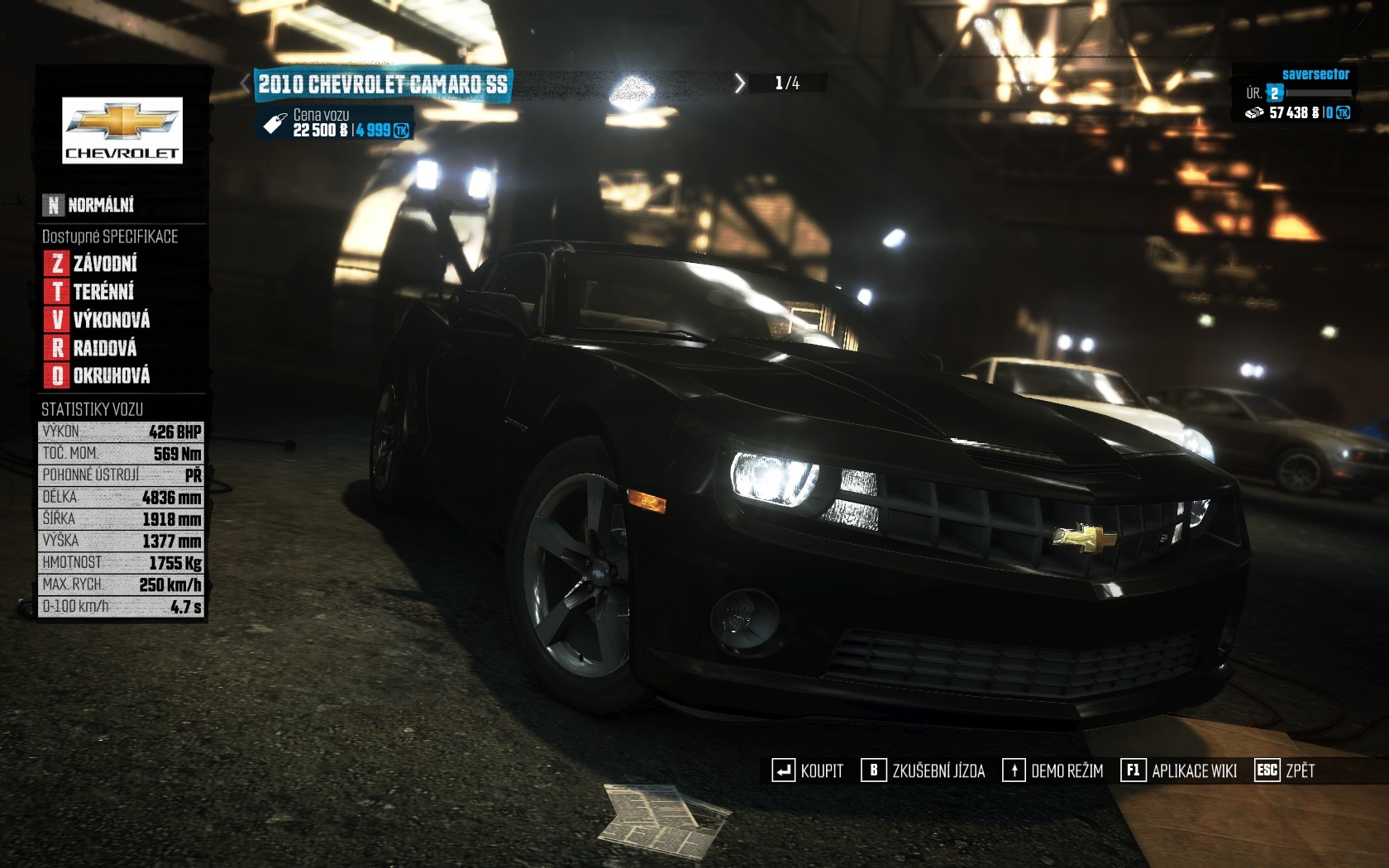This screenshot has height=868, width=1389.
Task: Select the Raidová specification
Action: point(91,348)
